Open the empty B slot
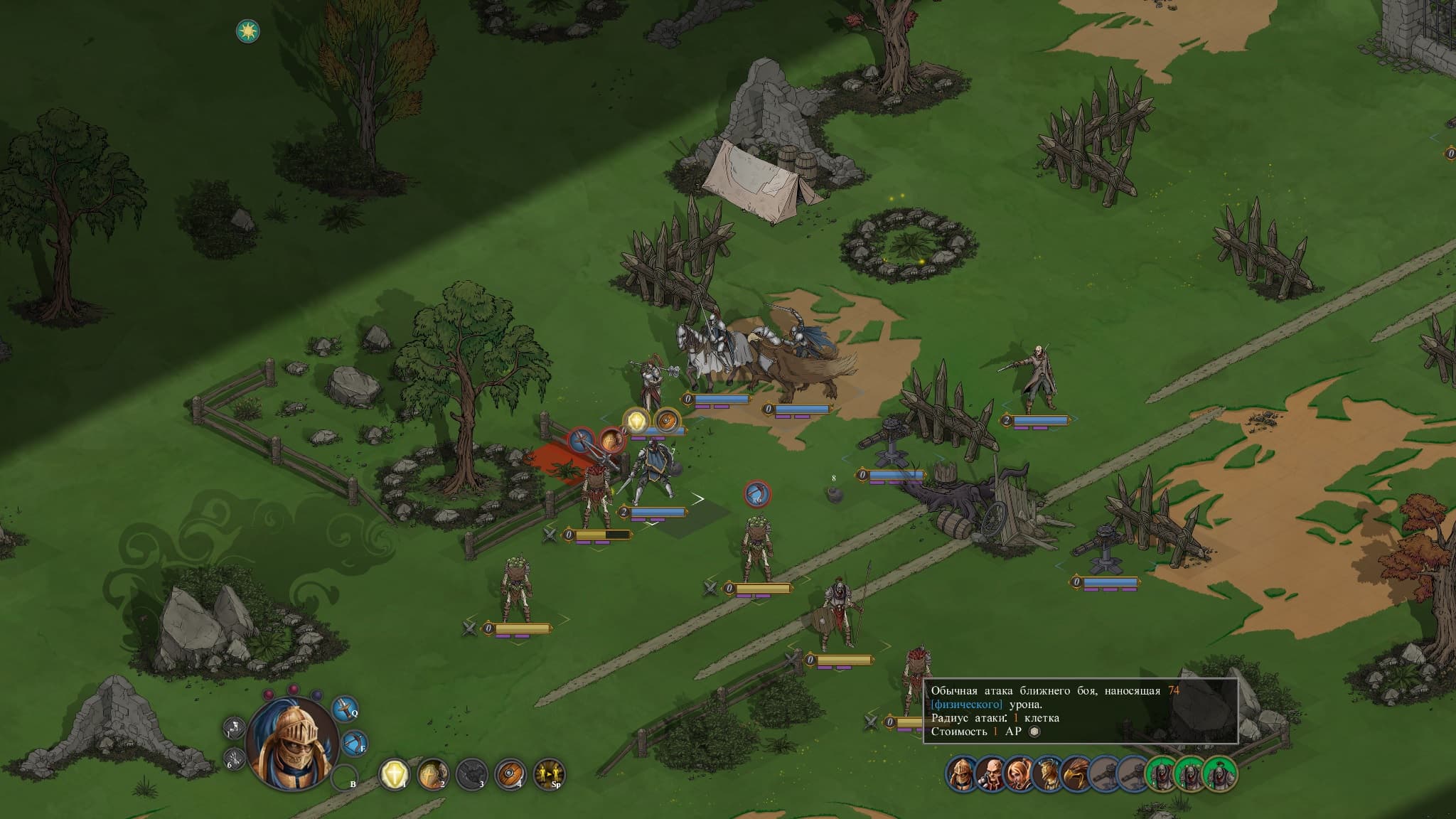The height and width of the screenshot is (819, 1456). [343, 777]
